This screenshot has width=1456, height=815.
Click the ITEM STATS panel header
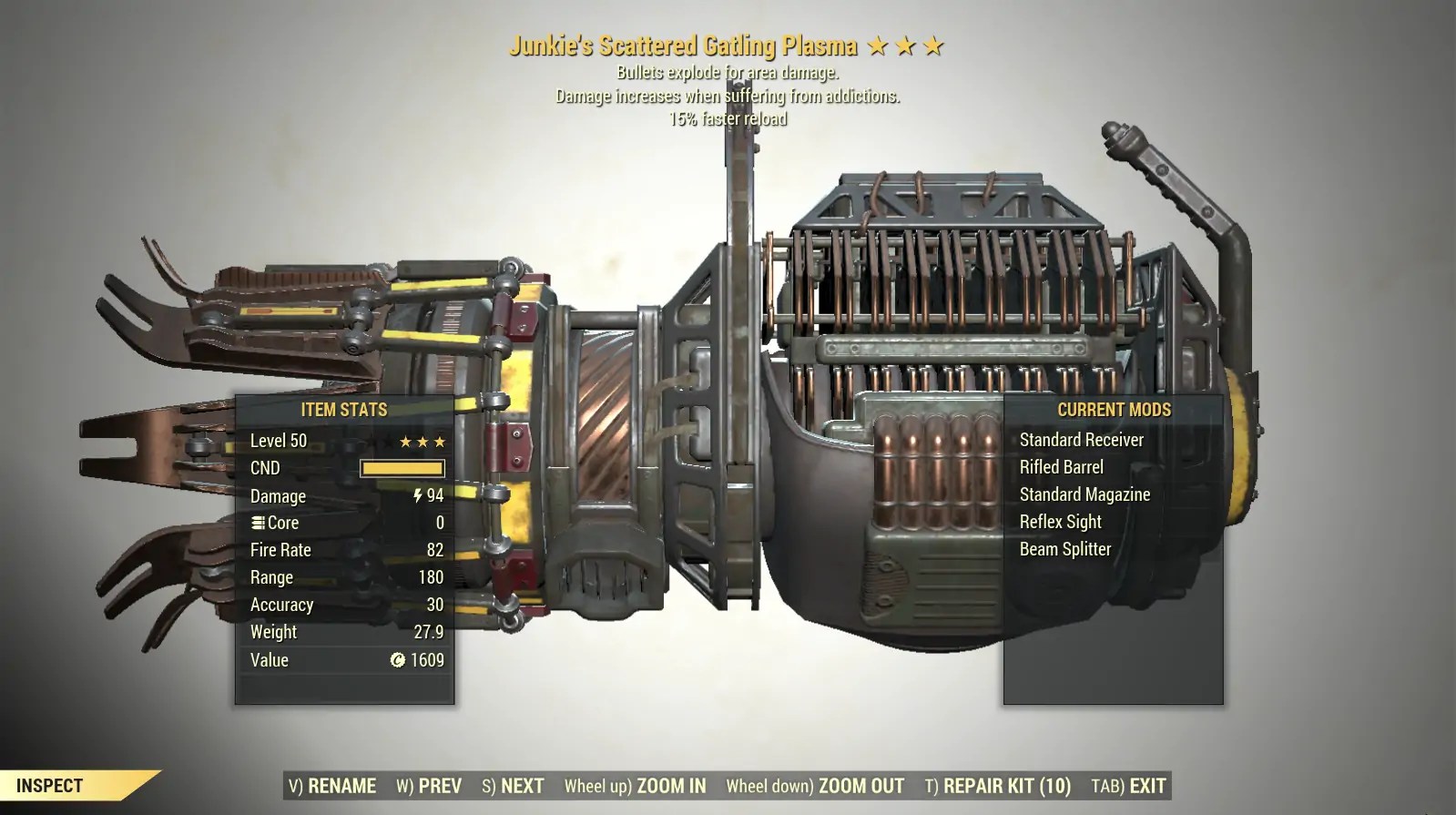tap(344, 410)
